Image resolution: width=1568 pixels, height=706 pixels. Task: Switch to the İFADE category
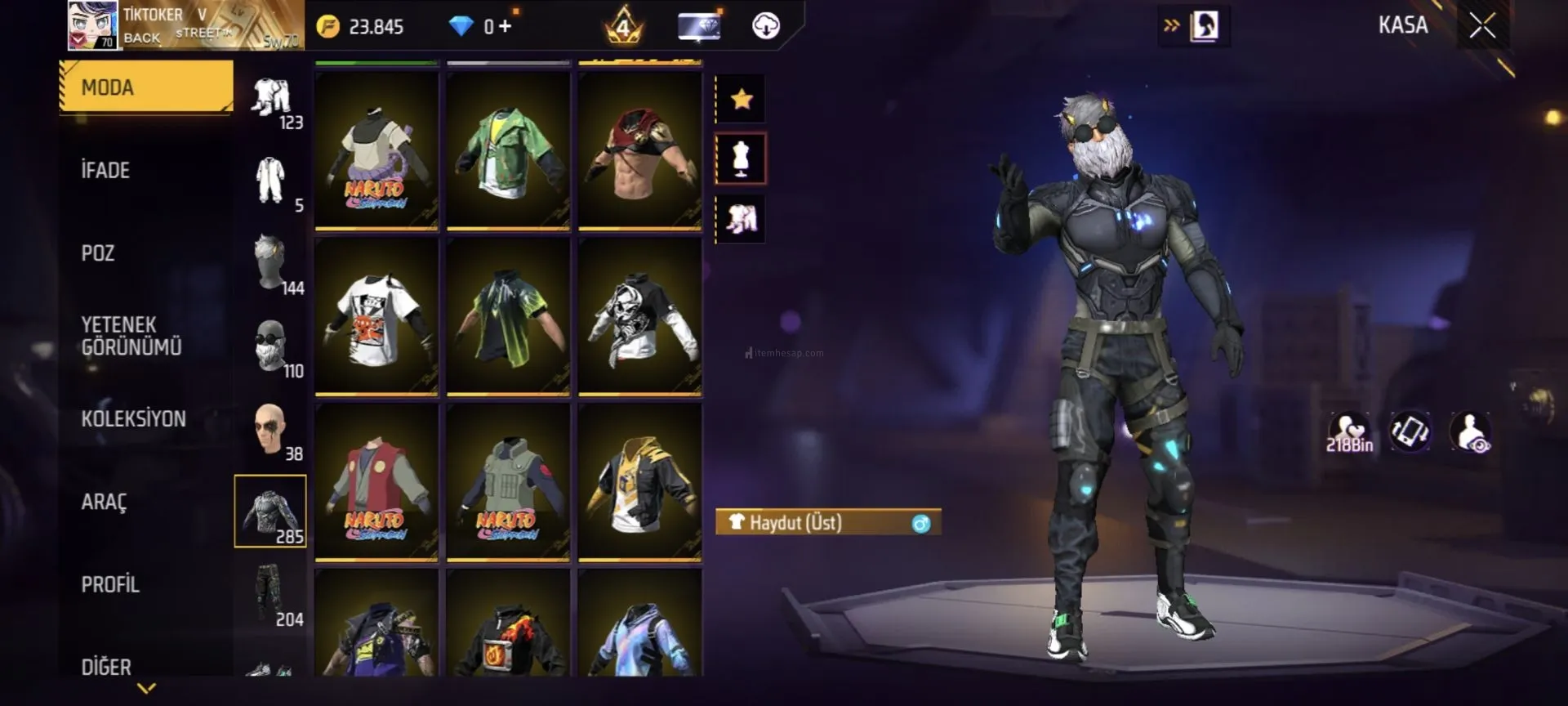(106, 170)
